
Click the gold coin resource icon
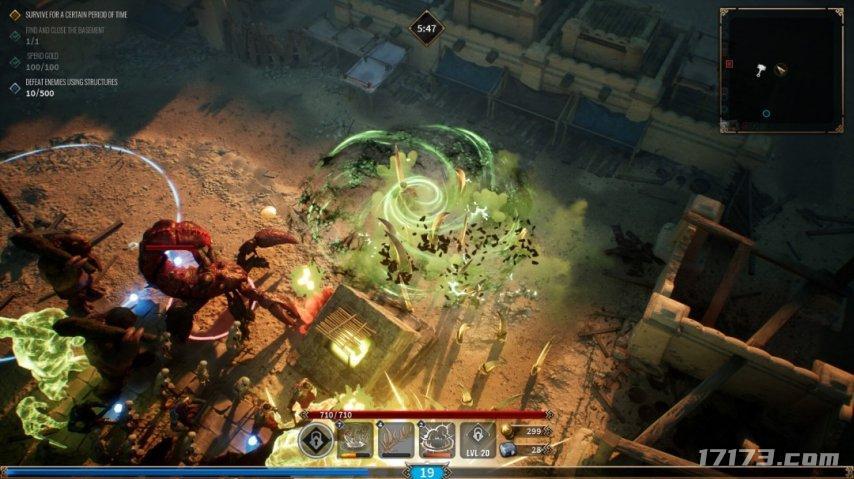(x=507, y=431)
